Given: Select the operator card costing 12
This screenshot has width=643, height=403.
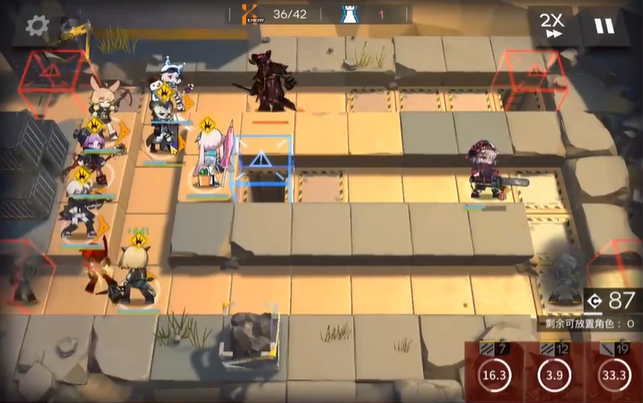Looking at the screenshot, I should (553, 372).
